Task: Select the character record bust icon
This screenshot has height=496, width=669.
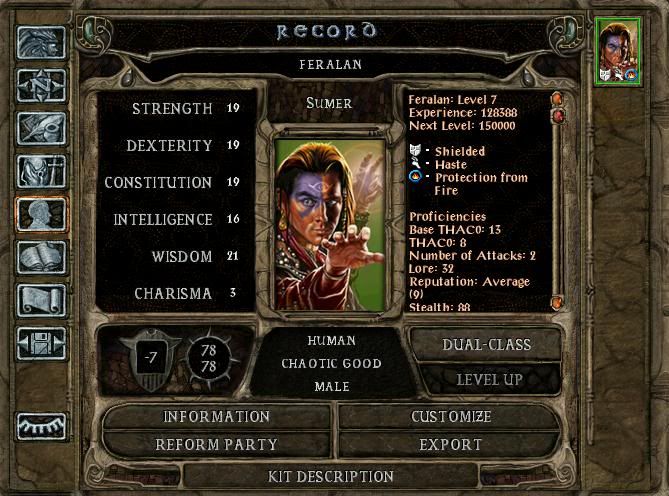Action: [42, 214]
